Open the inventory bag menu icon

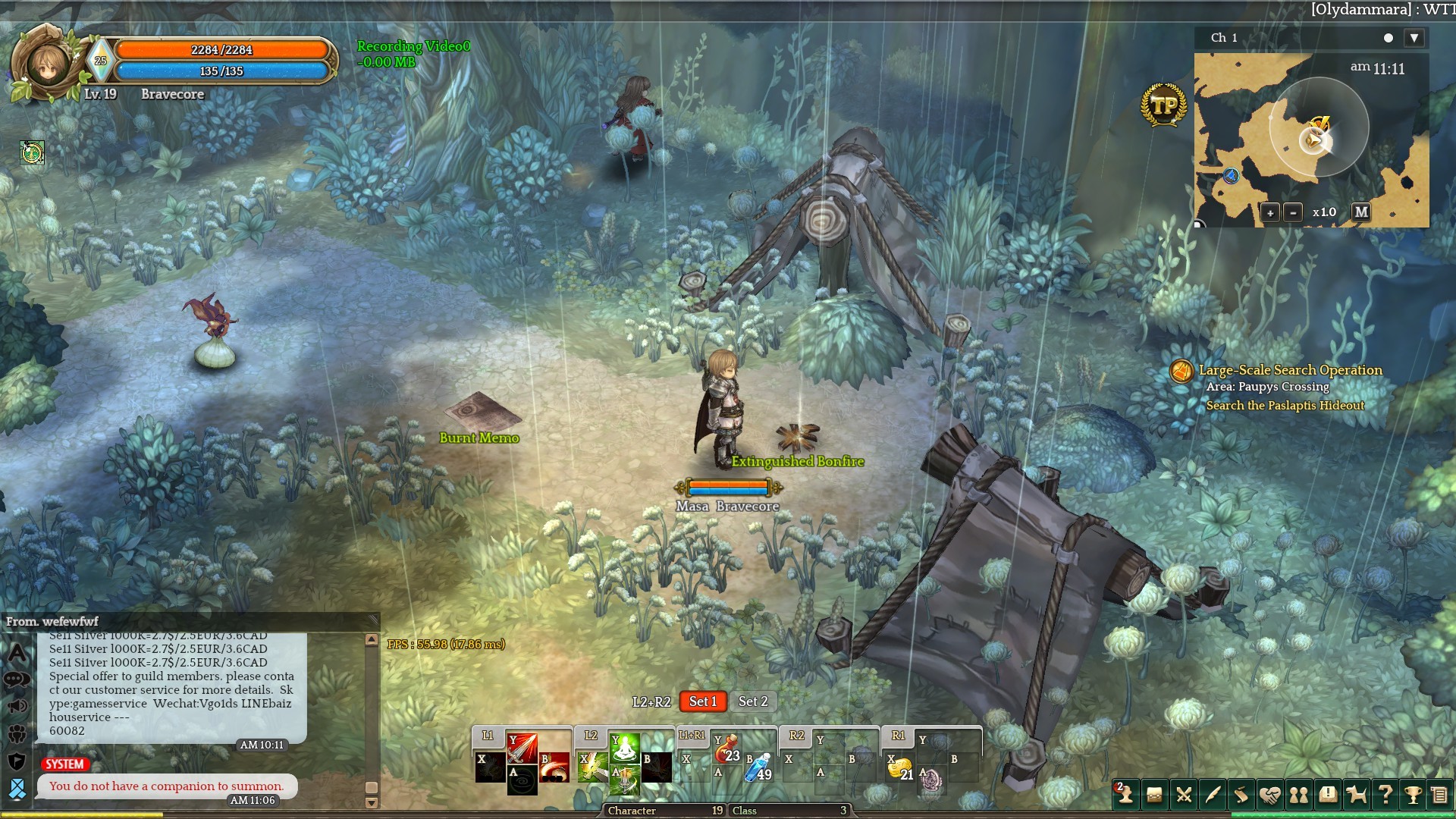1154,795
